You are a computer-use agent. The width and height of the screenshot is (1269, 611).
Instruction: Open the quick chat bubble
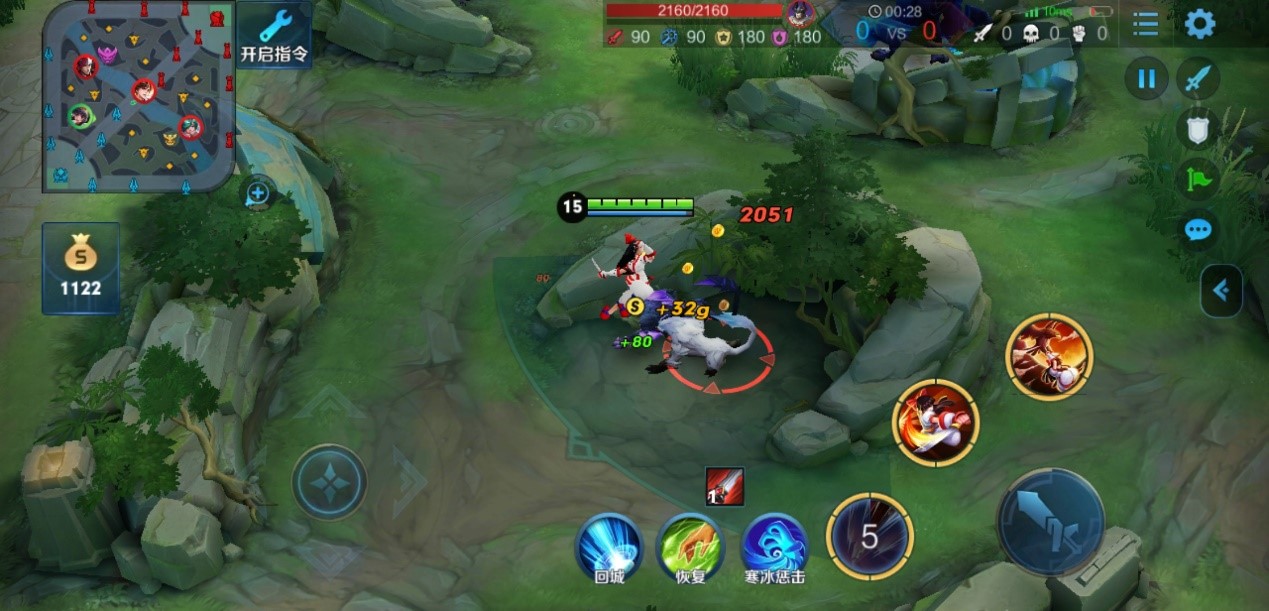pyautogui.click(x=1198, y=231)
